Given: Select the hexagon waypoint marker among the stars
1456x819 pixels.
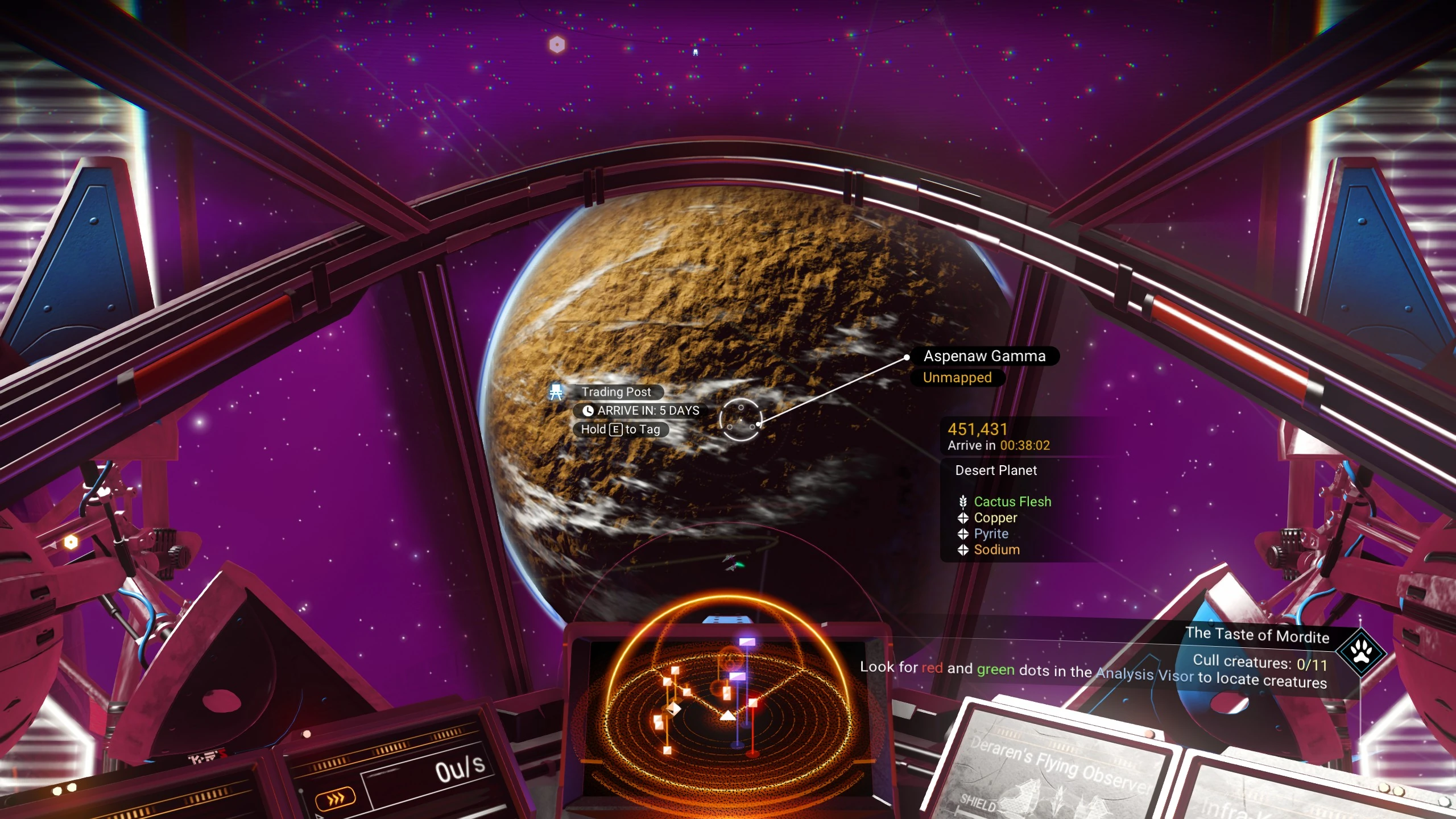Looking at the screenshot, I should (557, 44).
